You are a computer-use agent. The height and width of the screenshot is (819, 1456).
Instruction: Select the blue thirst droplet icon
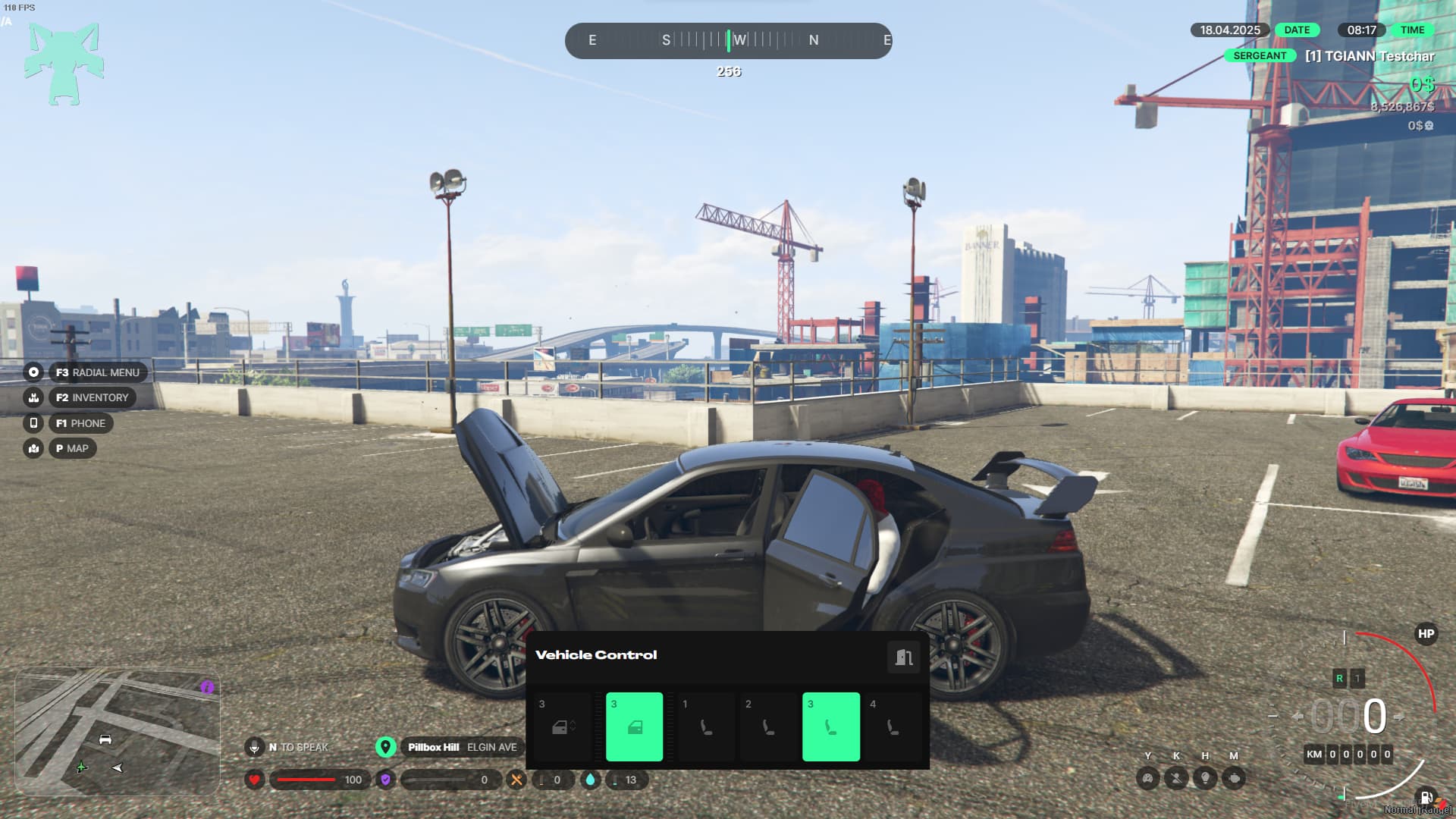coord(592,780)
